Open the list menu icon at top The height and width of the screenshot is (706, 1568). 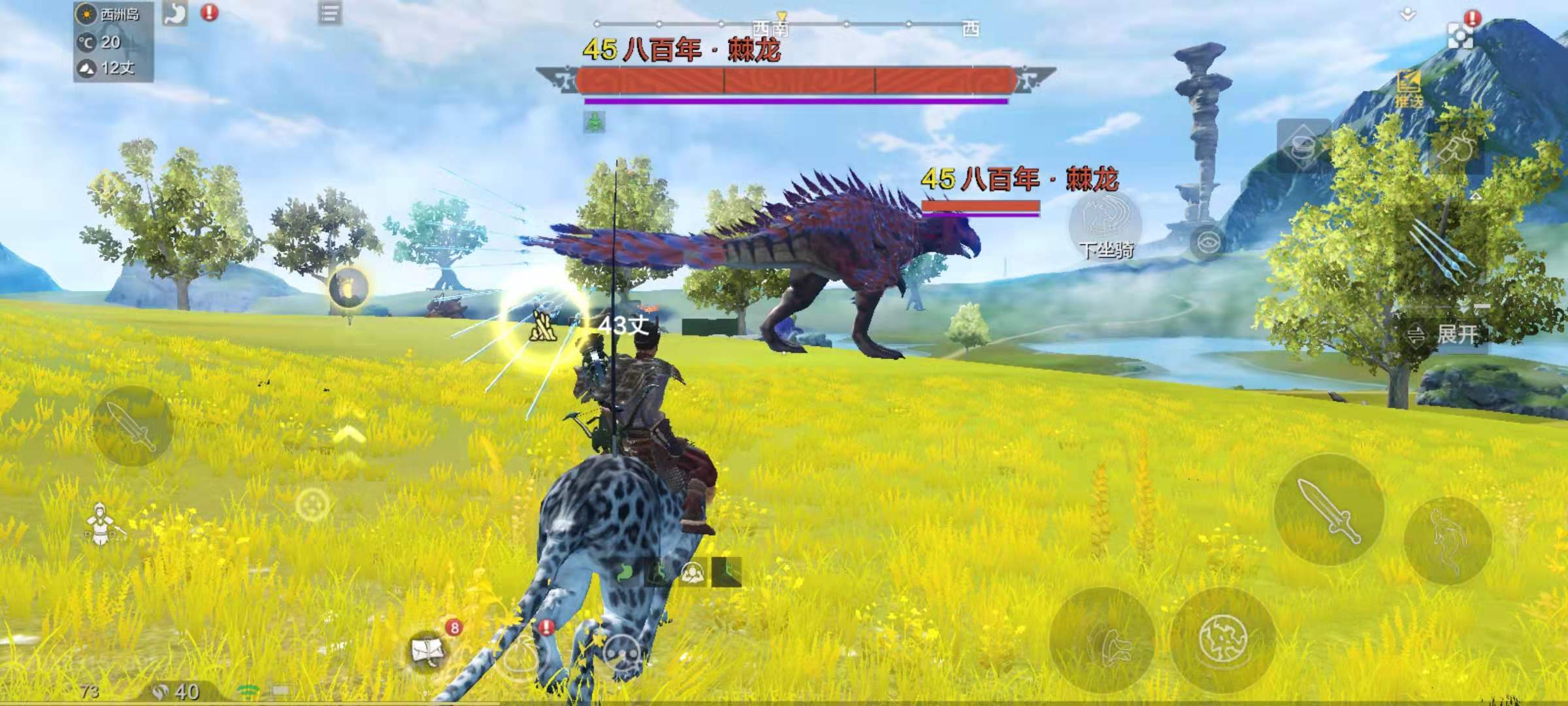coord(330,13)
